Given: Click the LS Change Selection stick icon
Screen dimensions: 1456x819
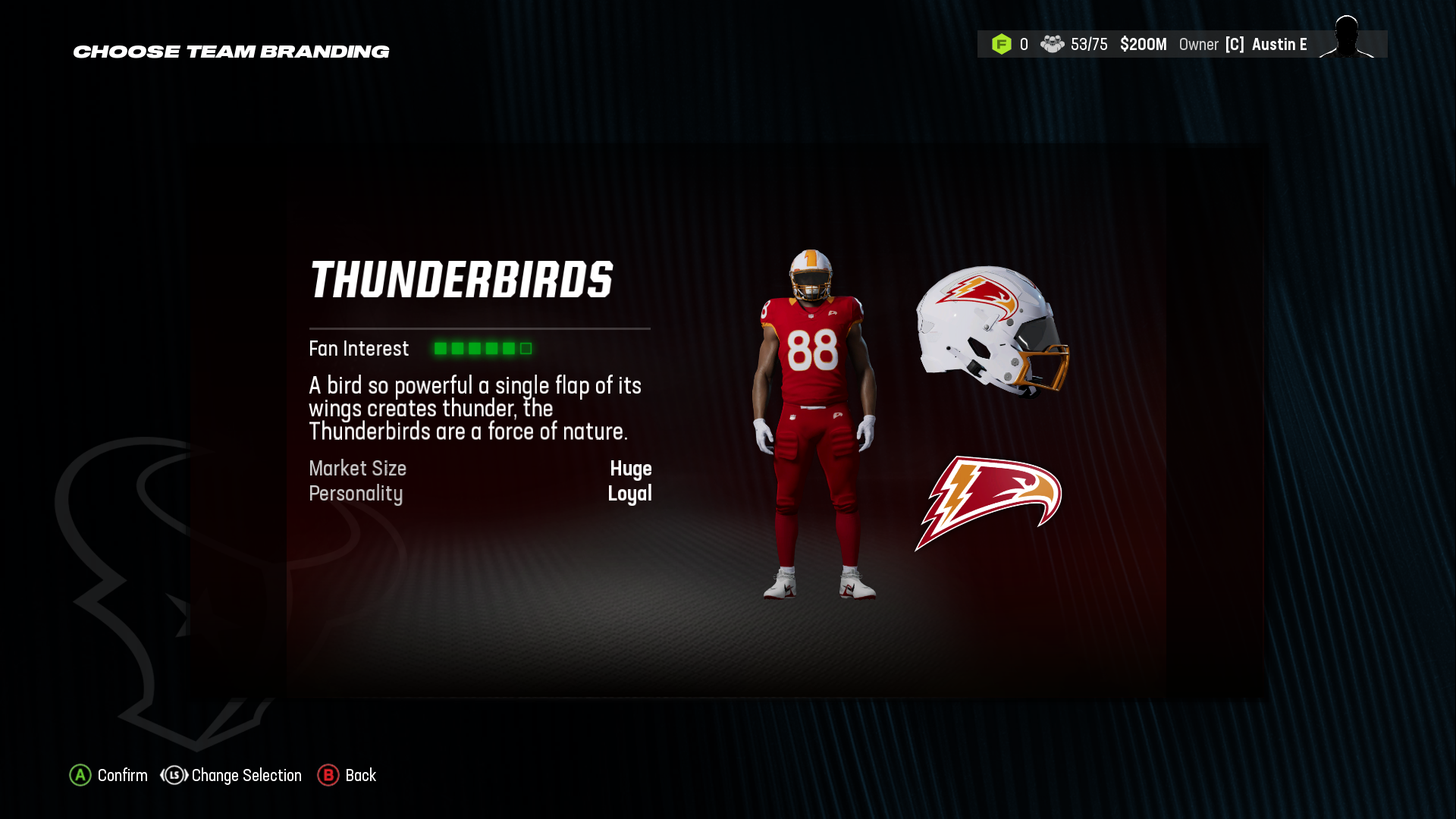Looking at the screenshot, I should (173, 775).
